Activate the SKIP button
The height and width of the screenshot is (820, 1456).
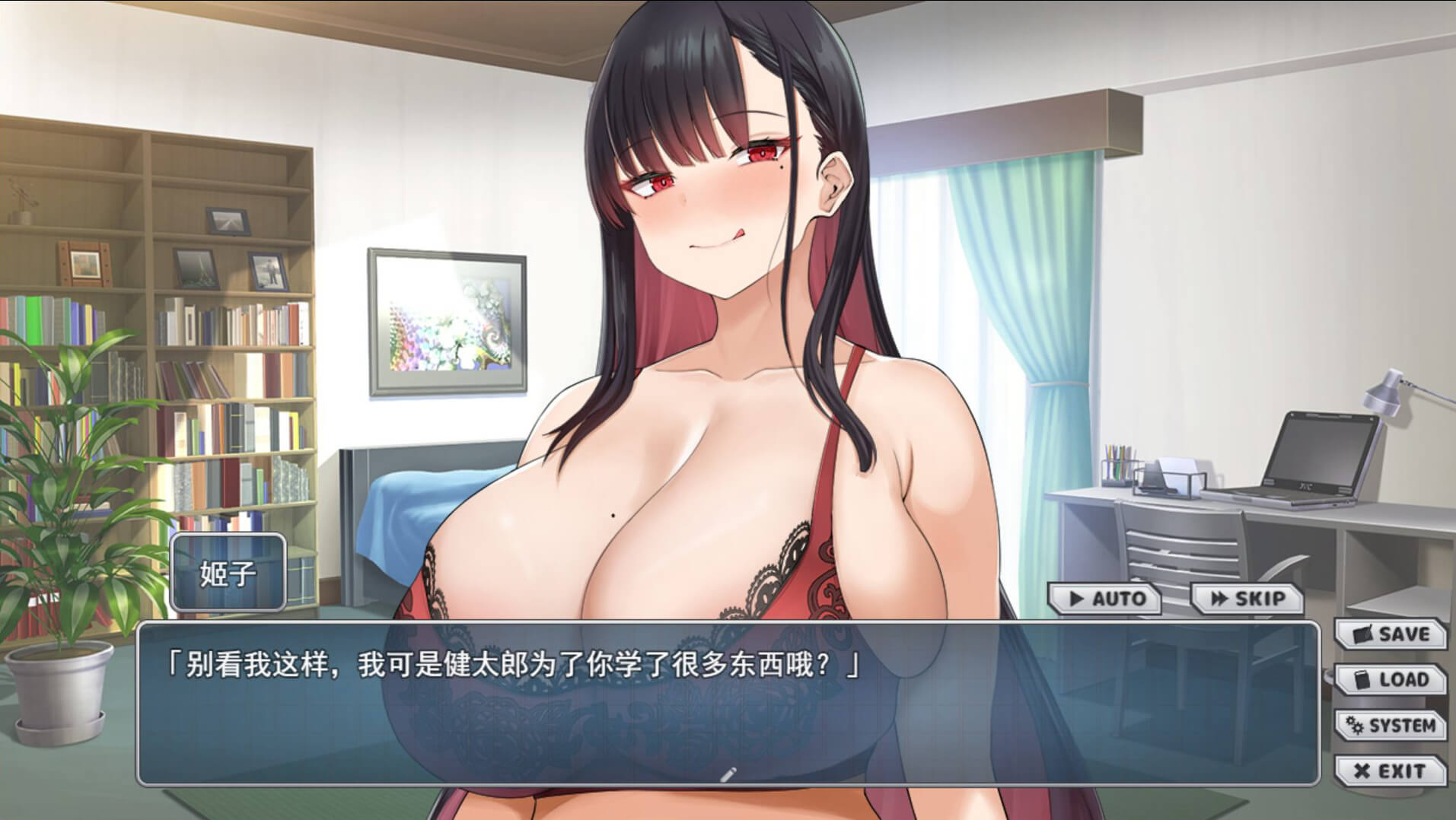point(1247,599)
